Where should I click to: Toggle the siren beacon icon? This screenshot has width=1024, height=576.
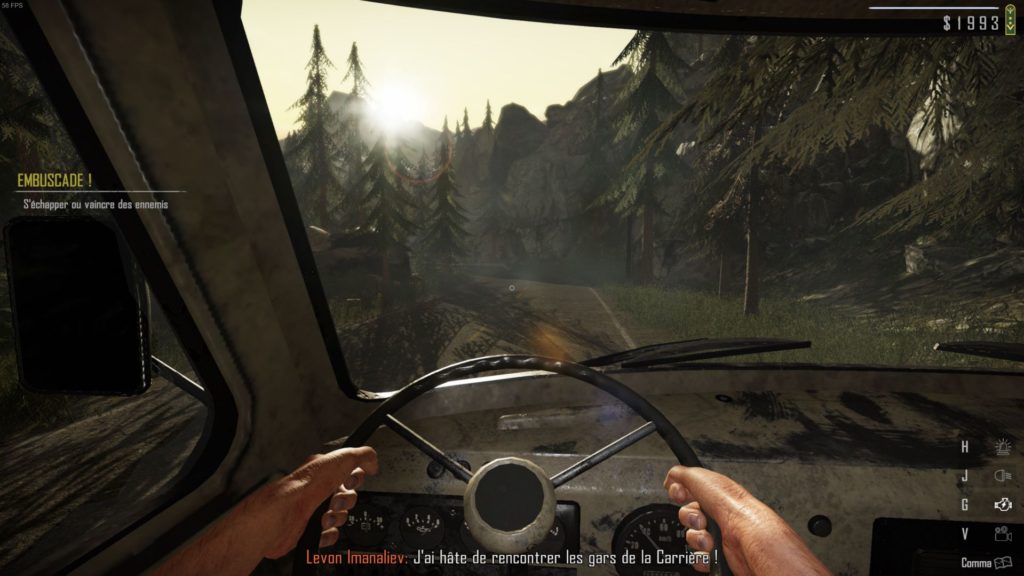click(1001, 447)
